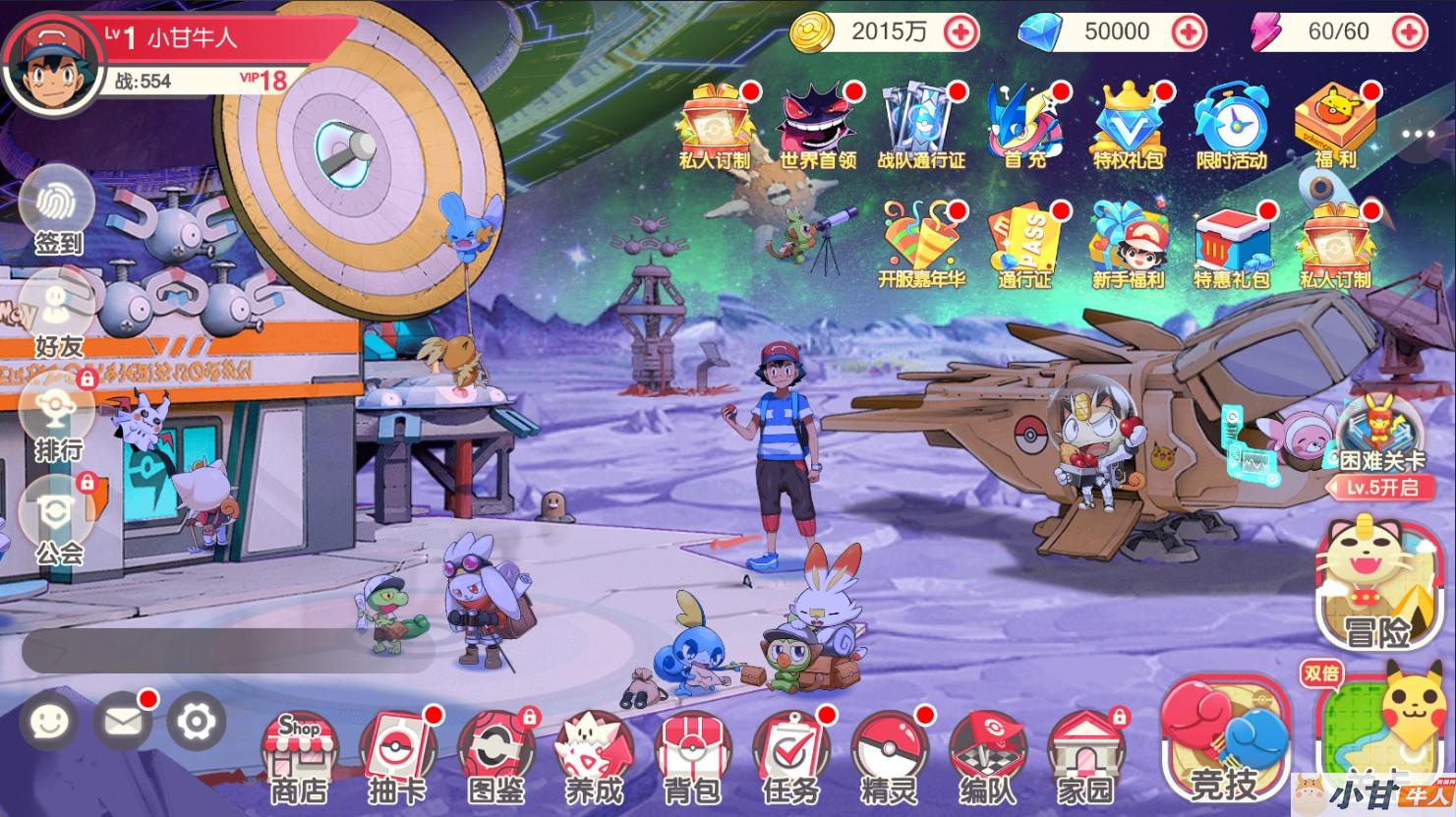Screen dimensions: 1456x817
Task: Open the 福利 Pikachu box rewards
Action: pos(1334,128)
